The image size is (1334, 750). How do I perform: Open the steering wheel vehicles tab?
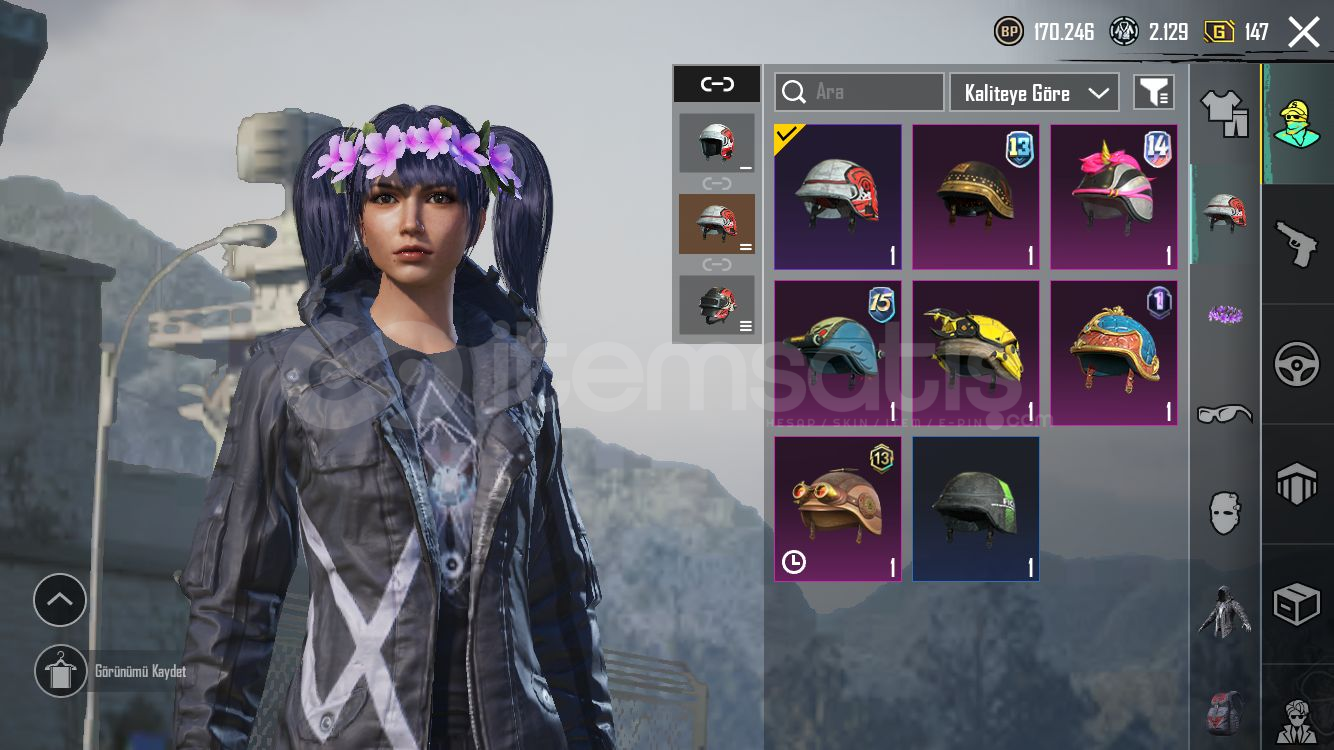click(x=1297, y=364)
